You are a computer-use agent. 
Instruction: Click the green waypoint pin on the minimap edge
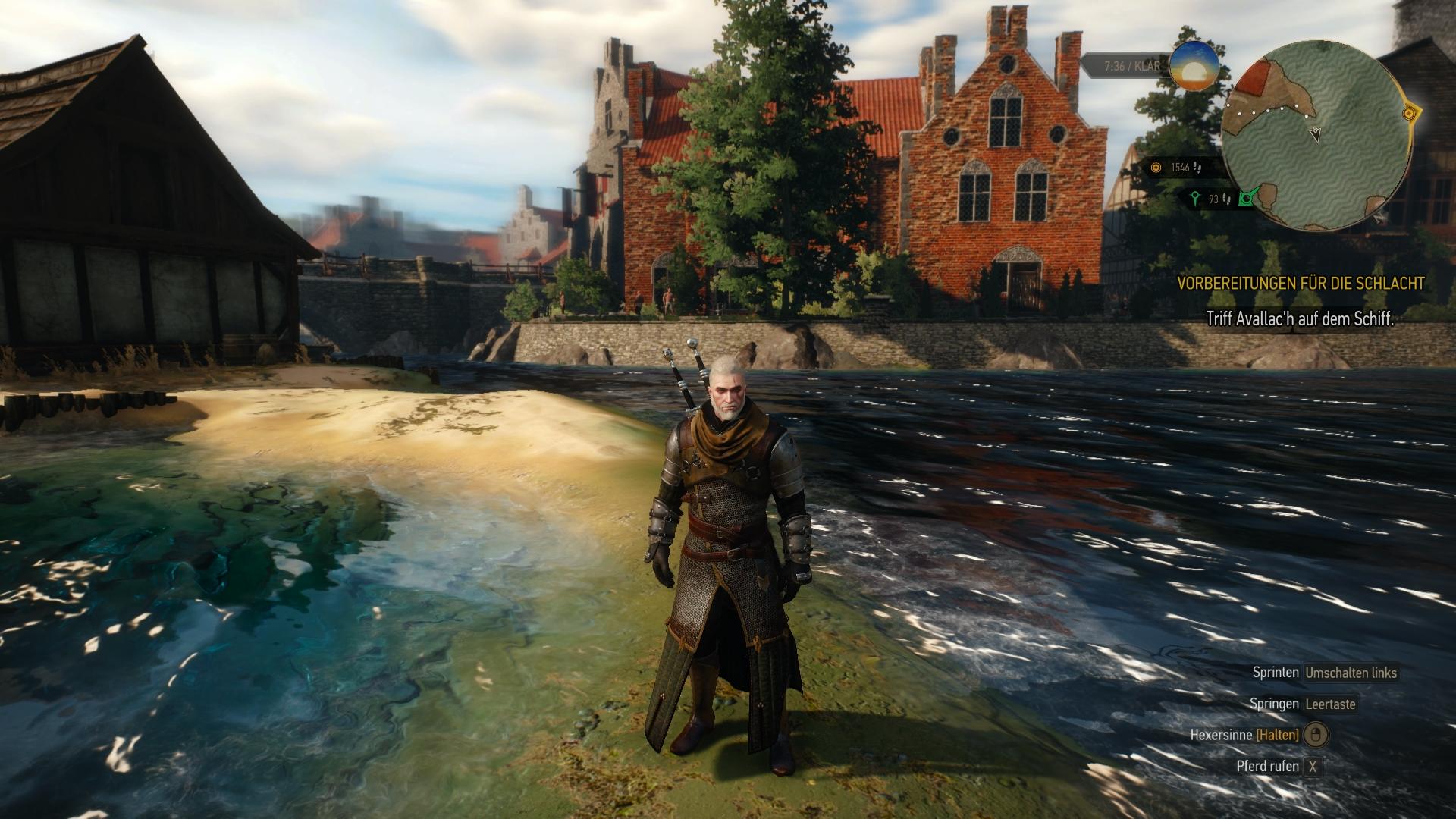(x=1244, y=199)
